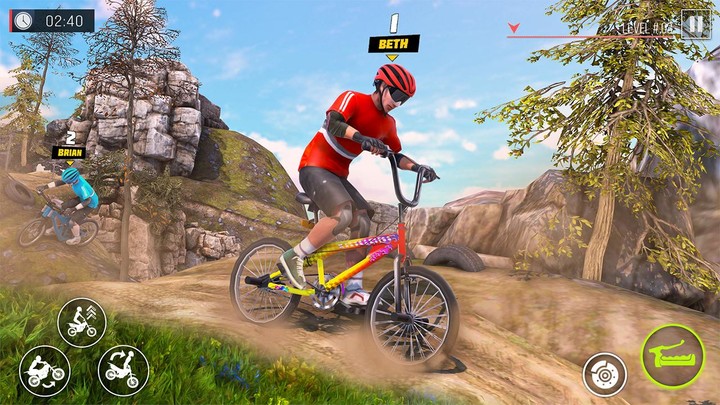Viewport: 720px width, 405px height.
Task: Pause the race with the pause button
Action: click(x=695, y=23)
